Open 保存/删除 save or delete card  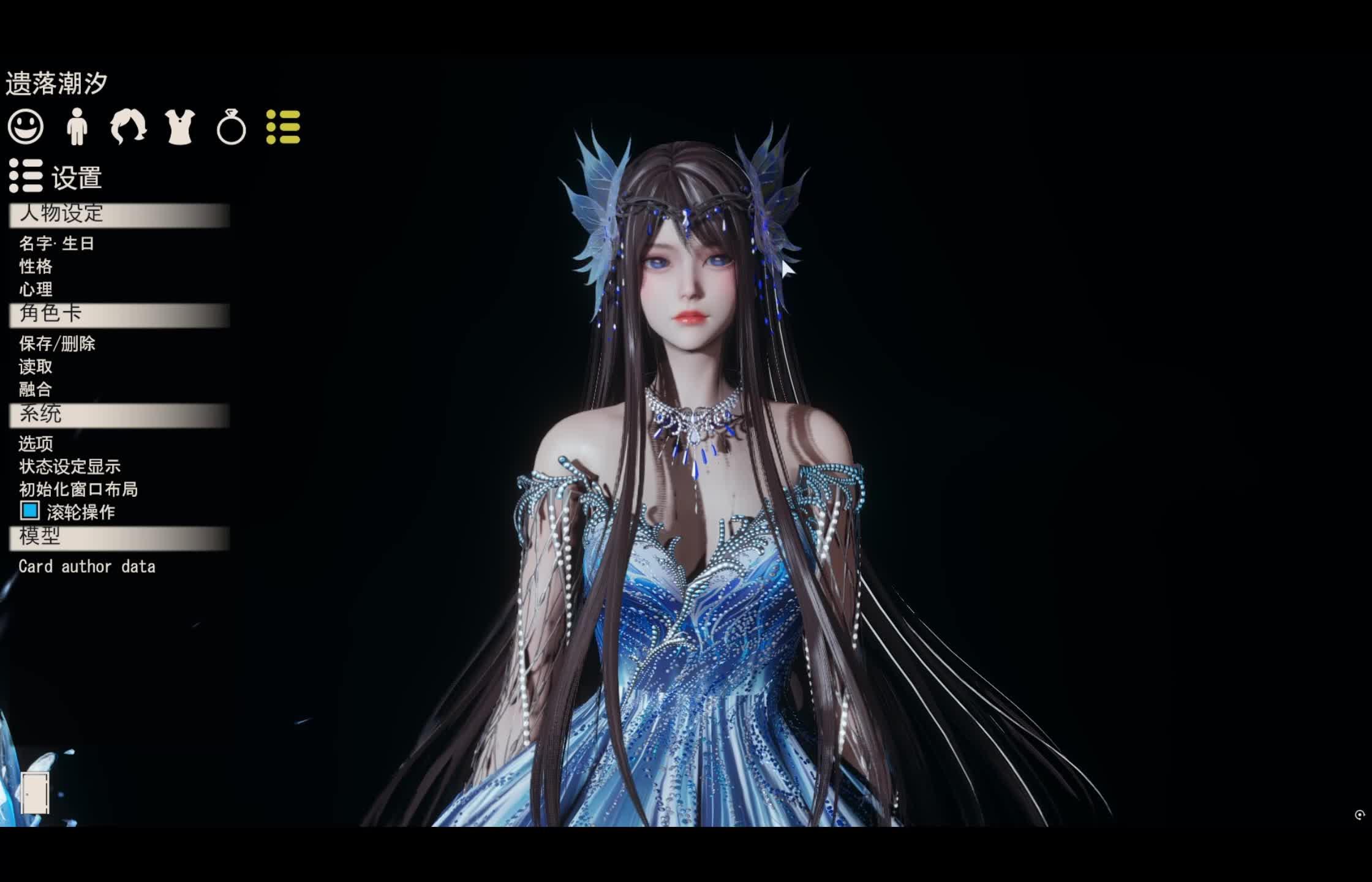tap(57, 344)
